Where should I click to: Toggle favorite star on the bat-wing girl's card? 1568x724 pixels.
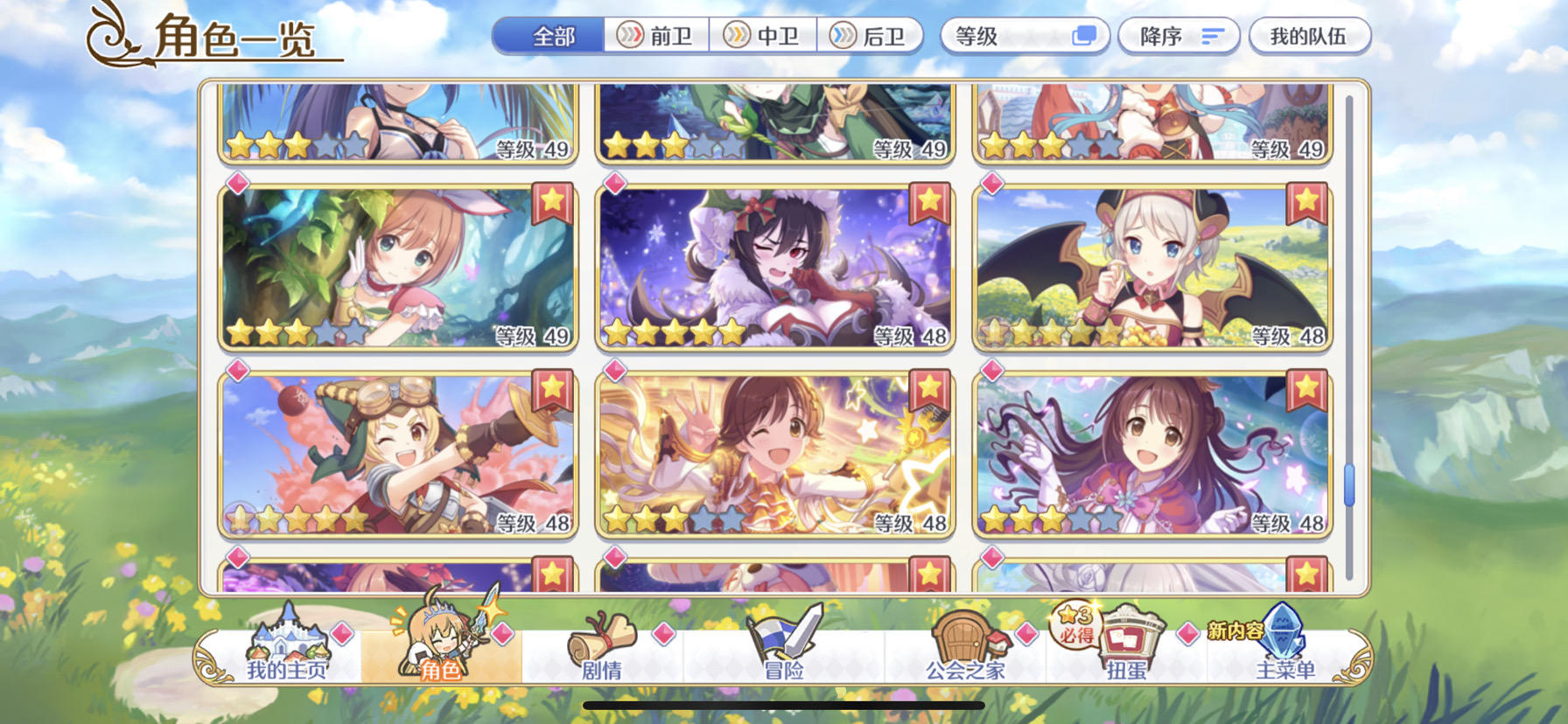(1305, 200)
